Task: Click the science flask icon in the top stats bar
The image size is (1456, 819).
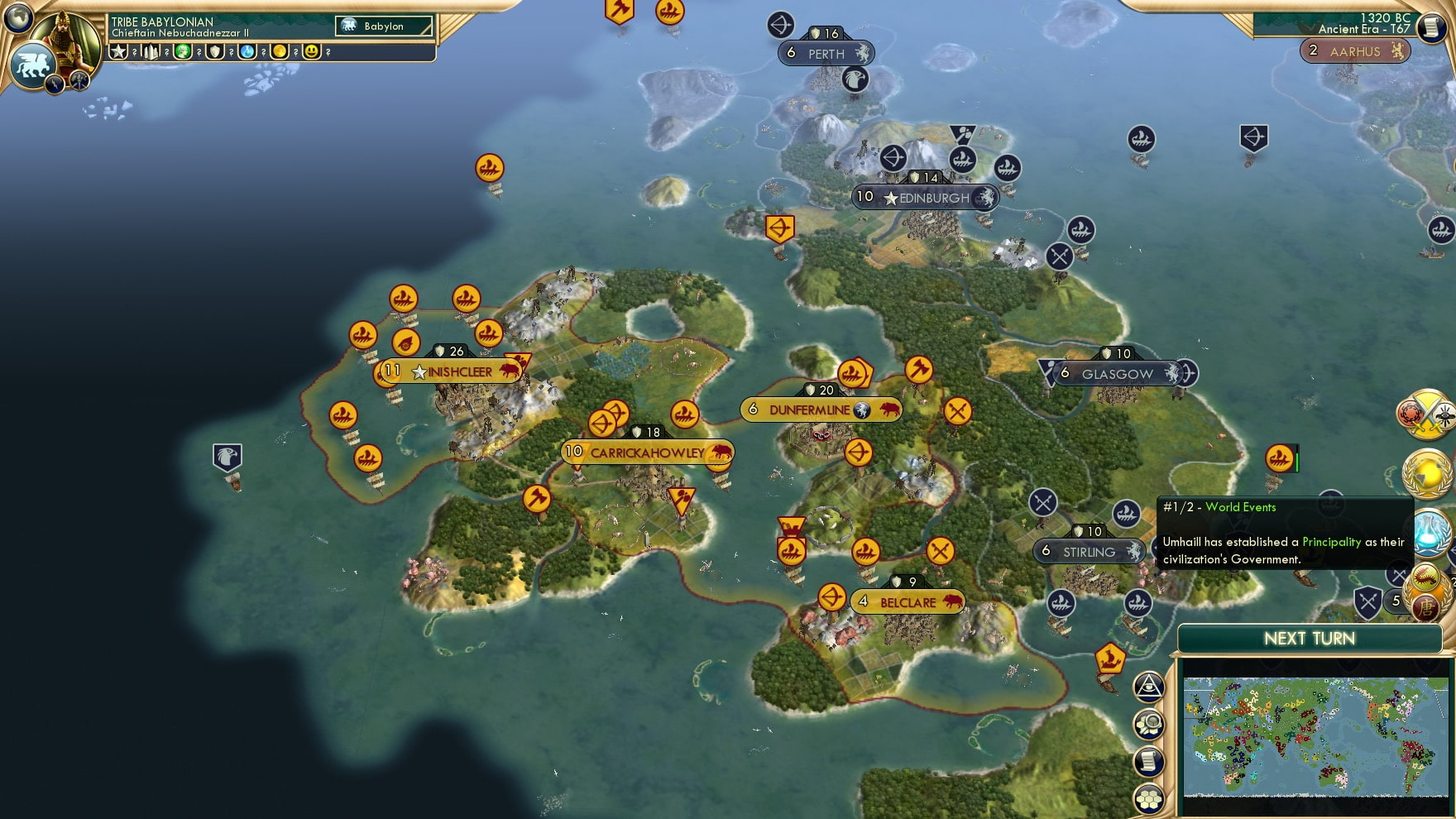Action: tap(247, 52)
